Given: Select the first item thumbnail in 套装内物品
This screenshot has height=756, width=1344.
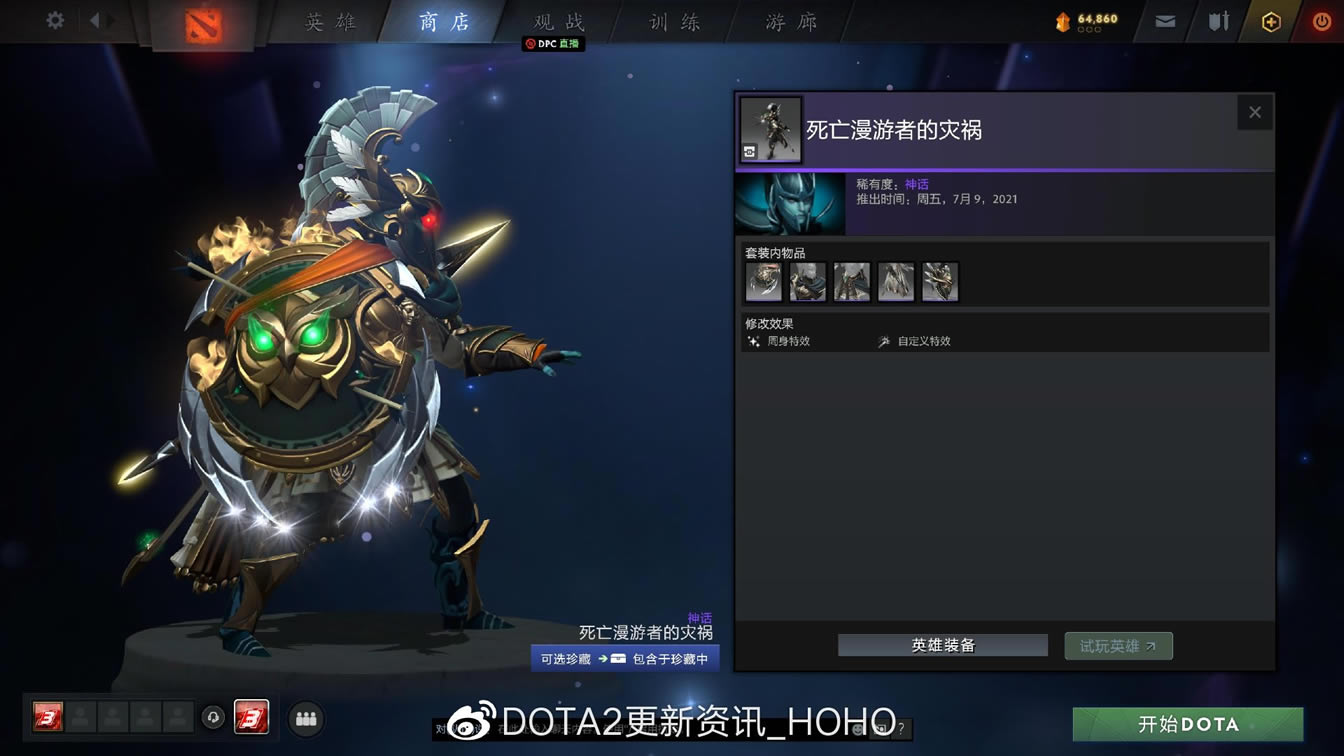Looking at the screenshot, I should pyautogui.click(x=763, y=281).
